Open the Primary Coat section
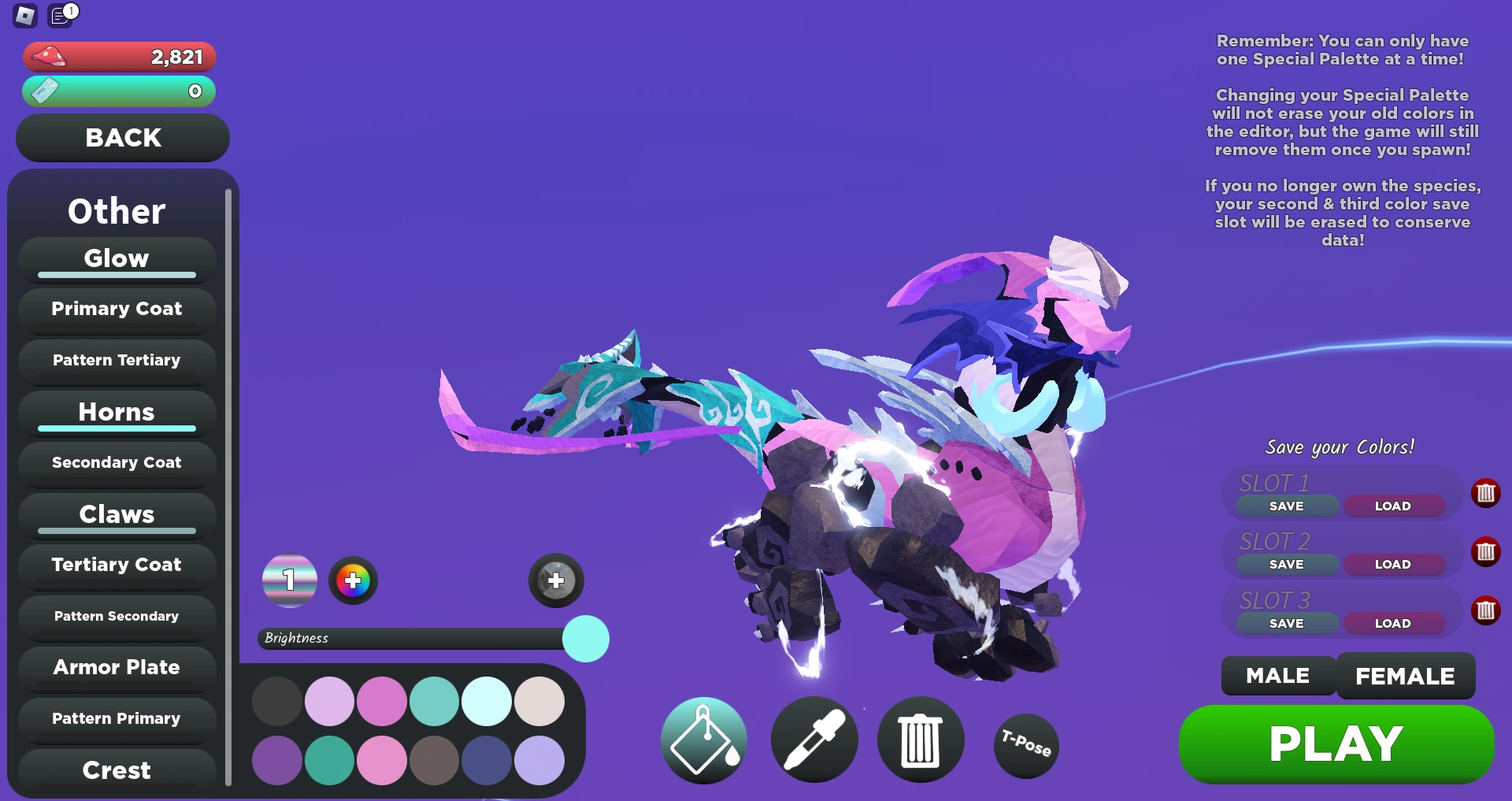1512x801 pixels. 116,309
